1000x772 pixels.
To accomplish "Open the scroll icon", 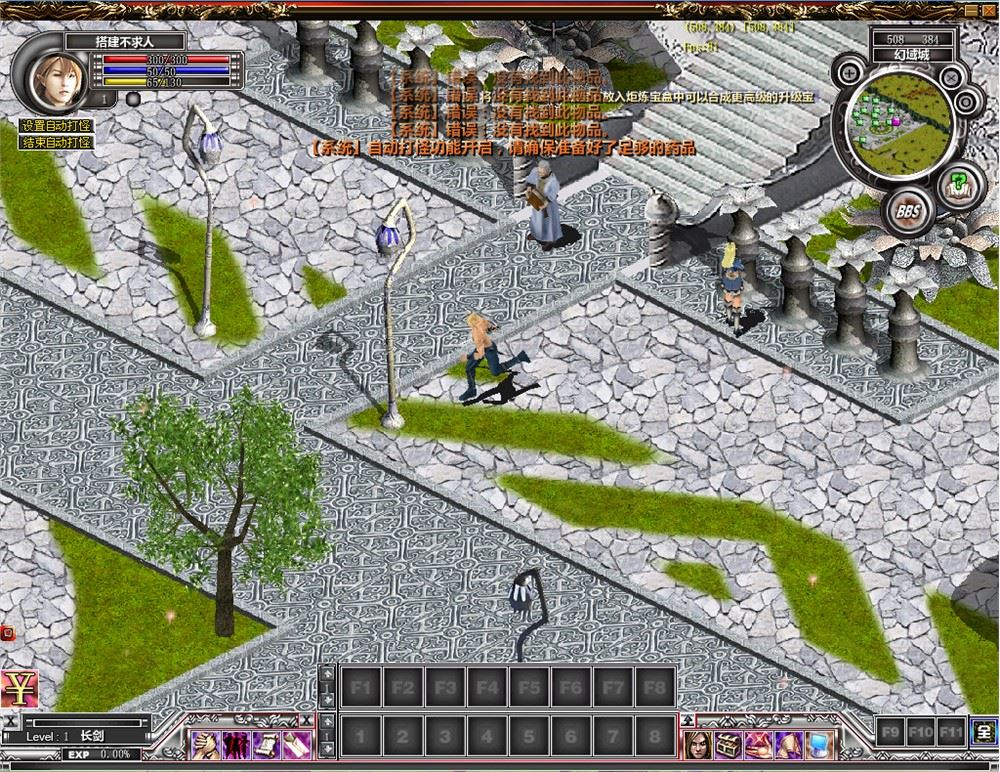I will (x=265, y=745).
